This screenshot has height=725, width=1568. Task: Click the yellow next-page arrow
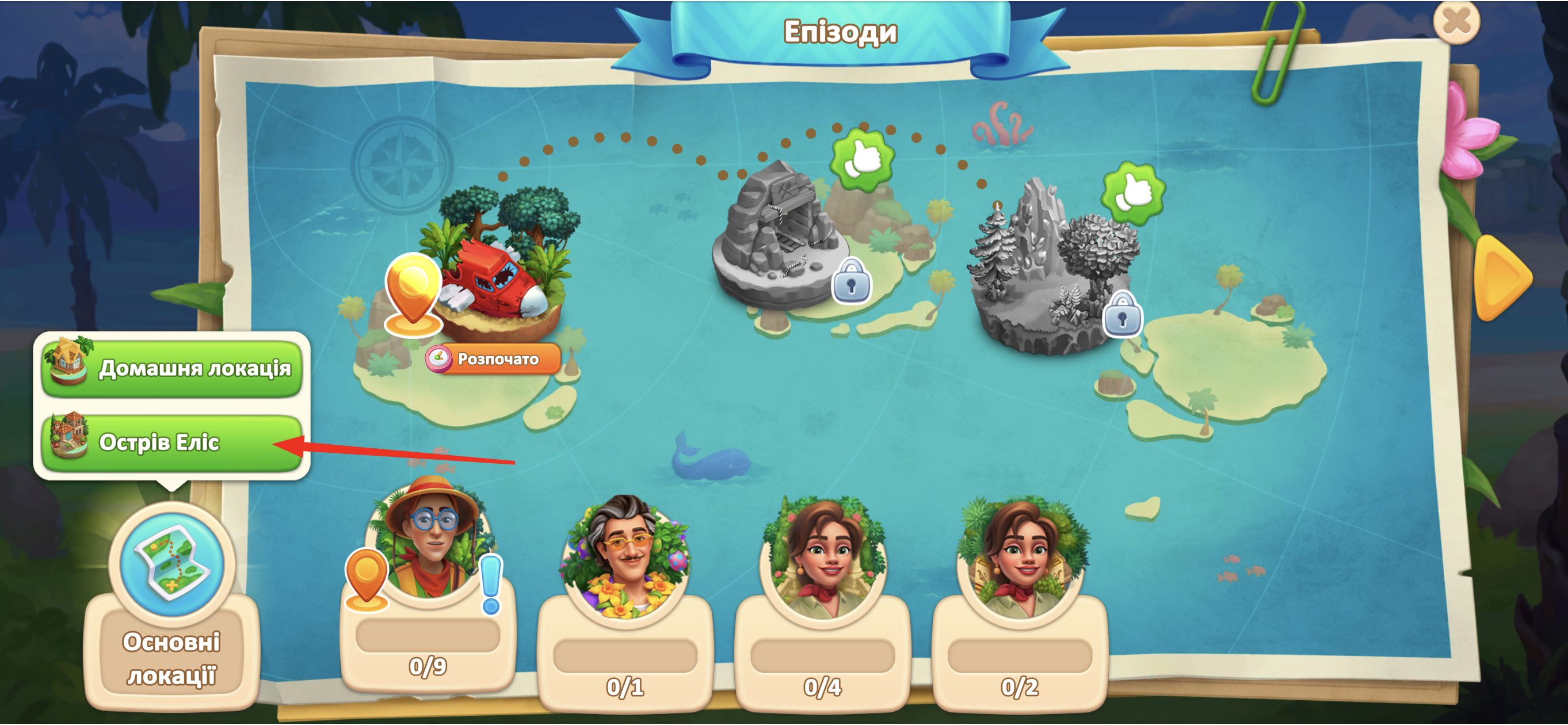[x=1502, y=277]
